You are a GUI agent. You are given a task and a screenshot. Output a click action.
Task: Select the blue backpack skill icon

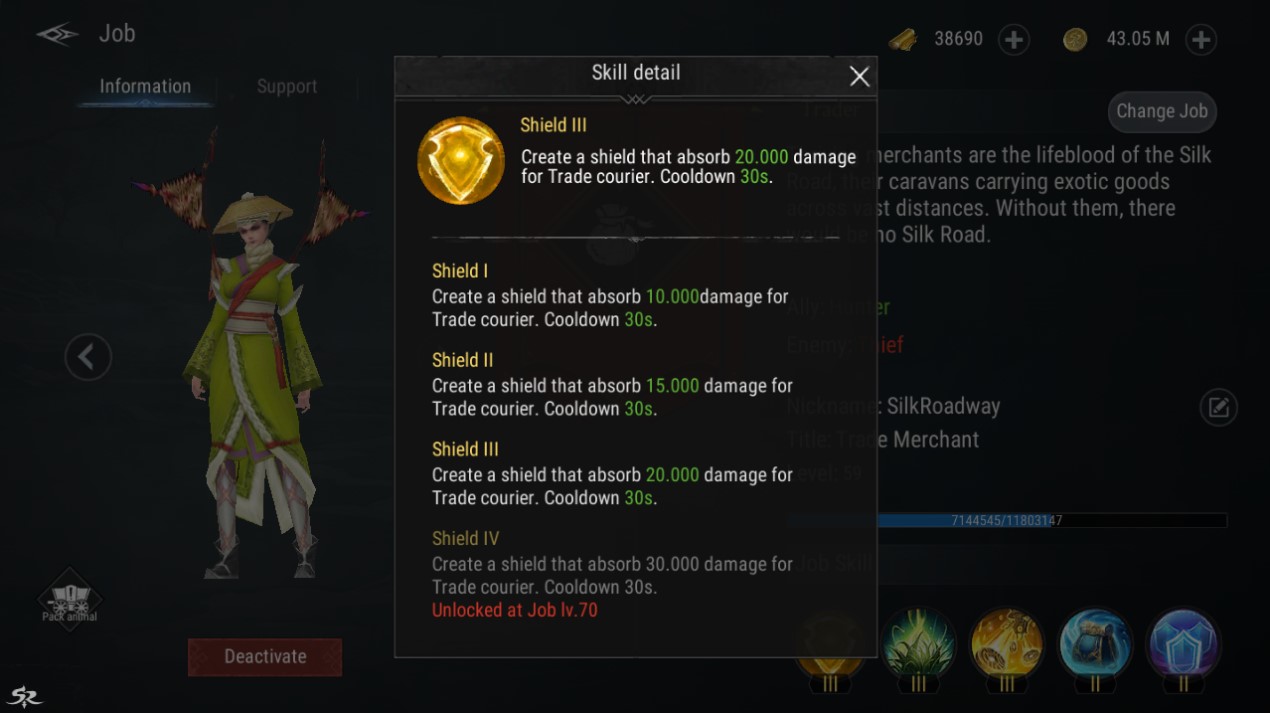click(x=1095, y=643)
